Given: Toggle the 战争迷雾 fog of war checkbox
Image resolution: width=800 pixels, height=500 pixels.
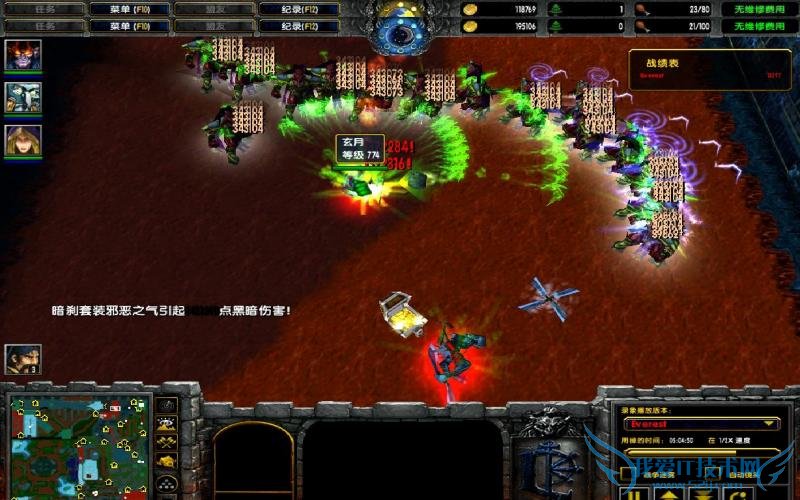Looking at the screenshot, I should coord(628,473).
